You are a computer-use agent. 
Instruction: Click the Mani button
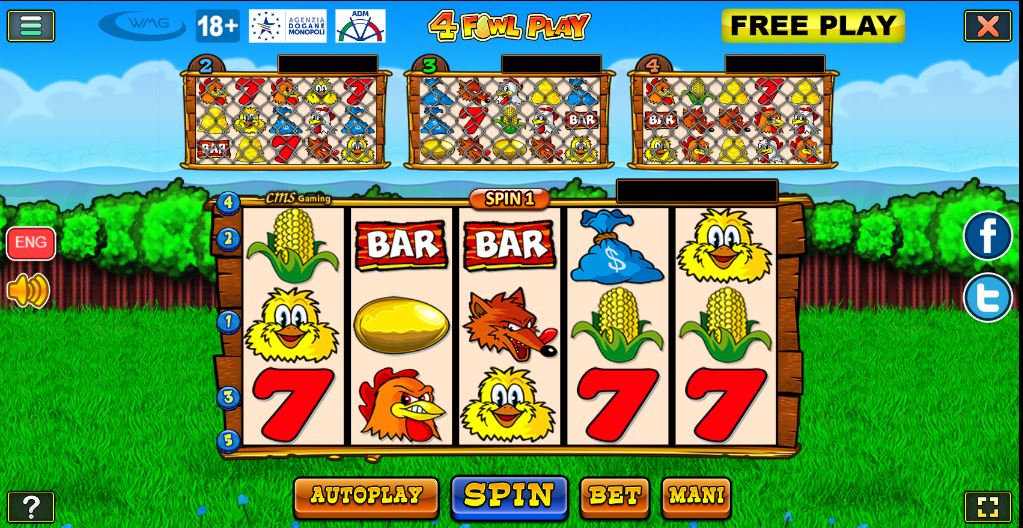click(696, 496)
